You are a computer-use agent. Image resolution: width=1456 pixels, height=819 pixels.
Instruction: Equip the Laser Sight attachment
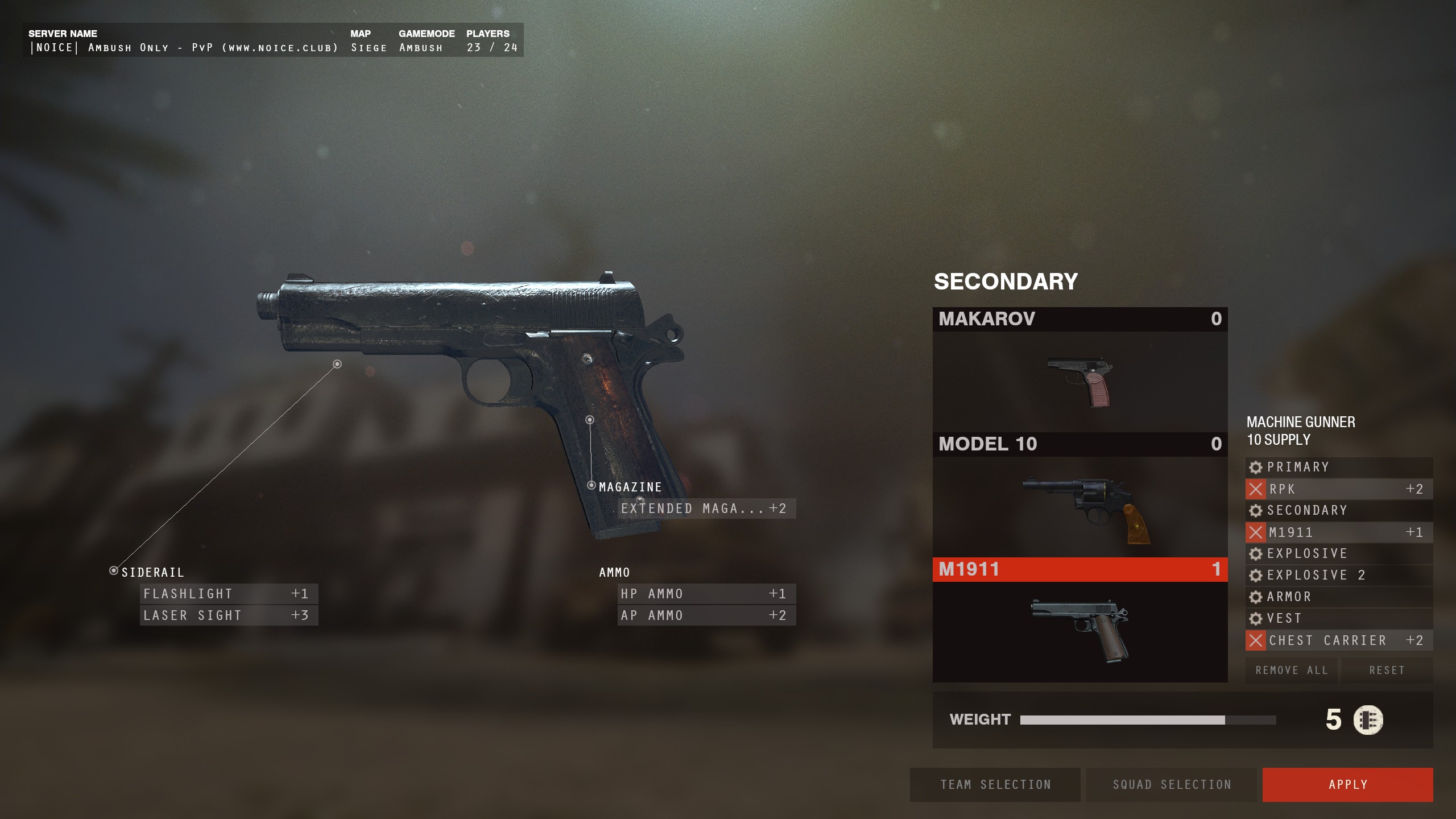[229, 615]
